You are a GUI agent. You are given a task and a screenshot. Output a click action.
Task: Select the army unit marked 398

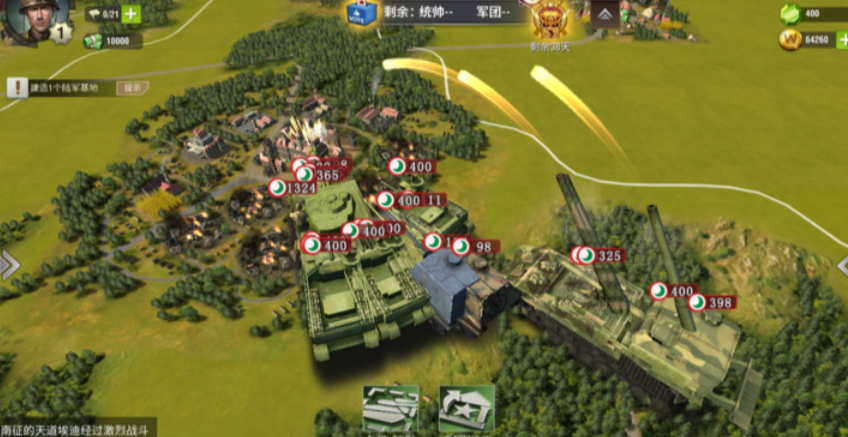(712, 302)
